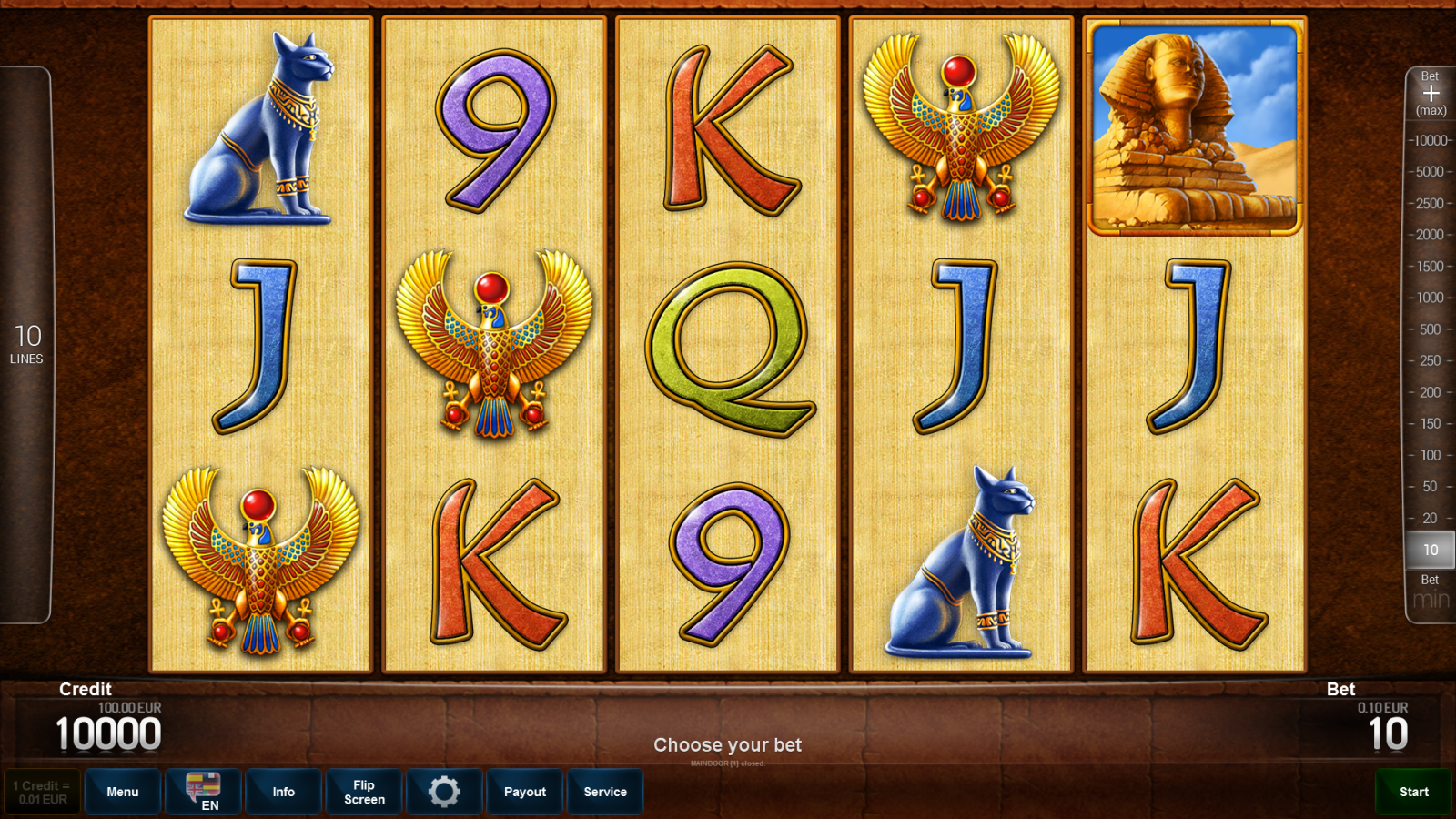This screenshot has width=1456, height=819.
Task: Open the Payout table
Action: 524,792
